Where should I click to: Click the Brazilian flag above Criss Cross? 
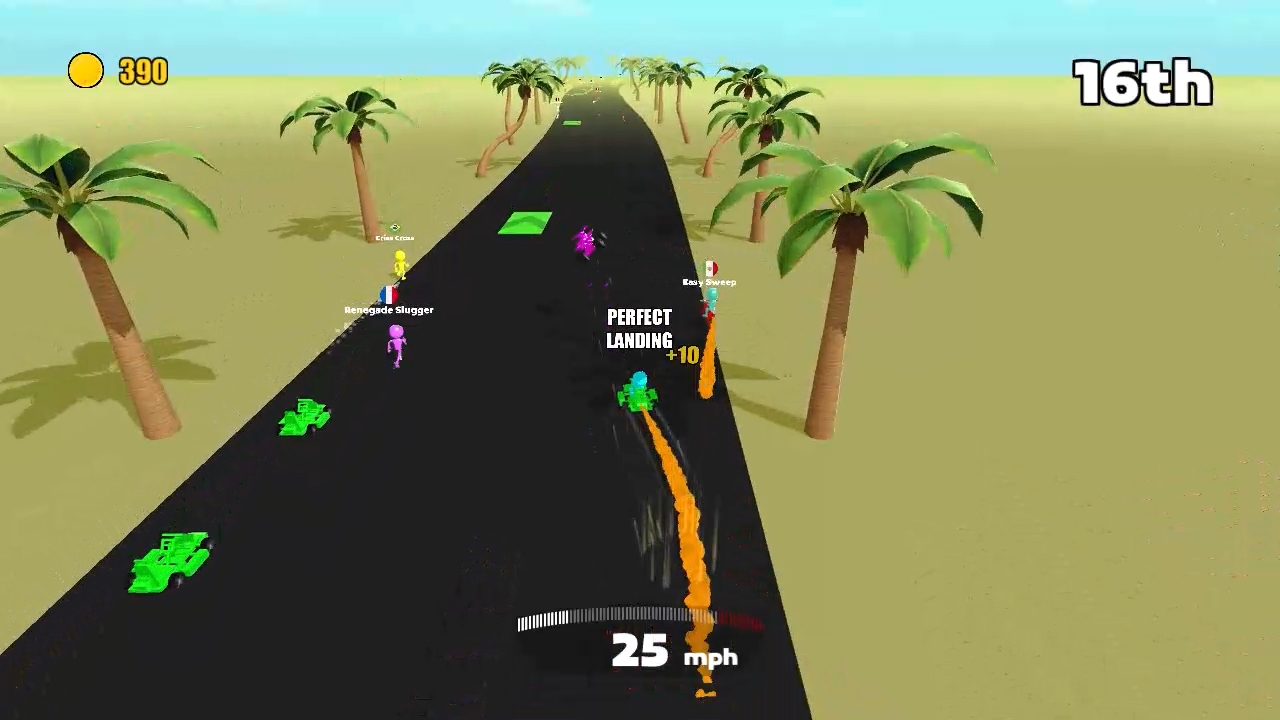394,227
